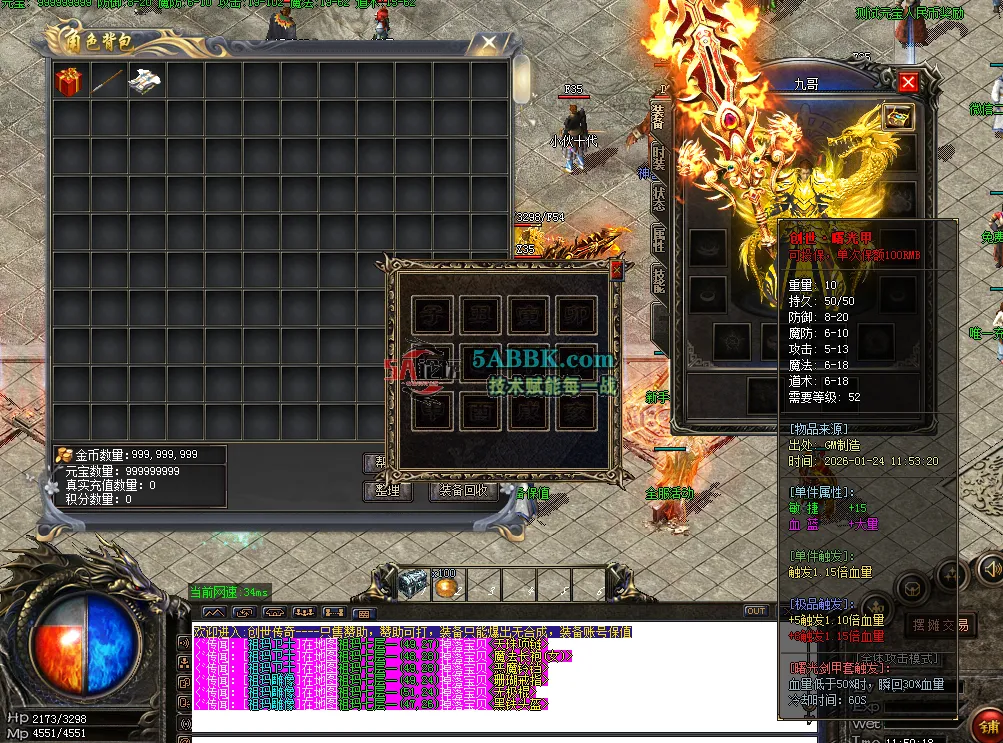
Task: Close the character backpack window
Action: tap(488, 43)
